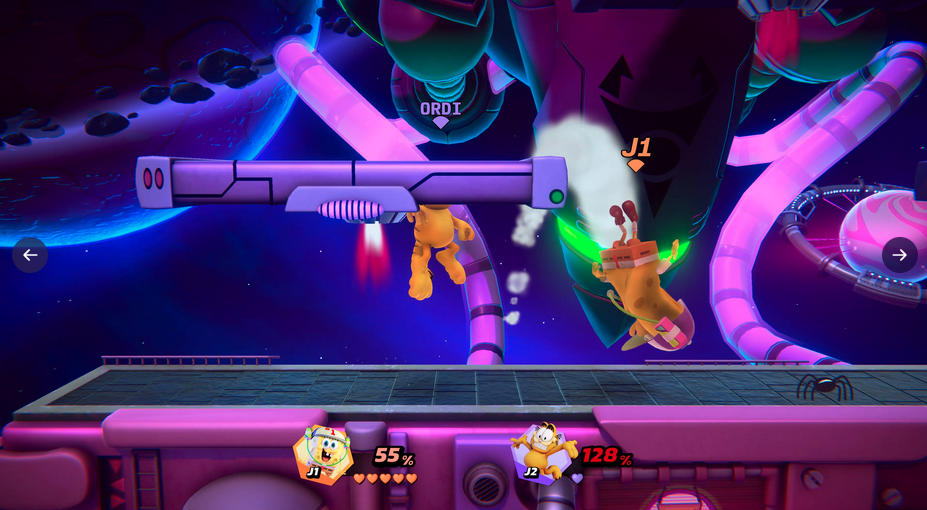Screen dimensions: 927x510
Task: Show the next screenshot with right arrow
Action: 899,255
